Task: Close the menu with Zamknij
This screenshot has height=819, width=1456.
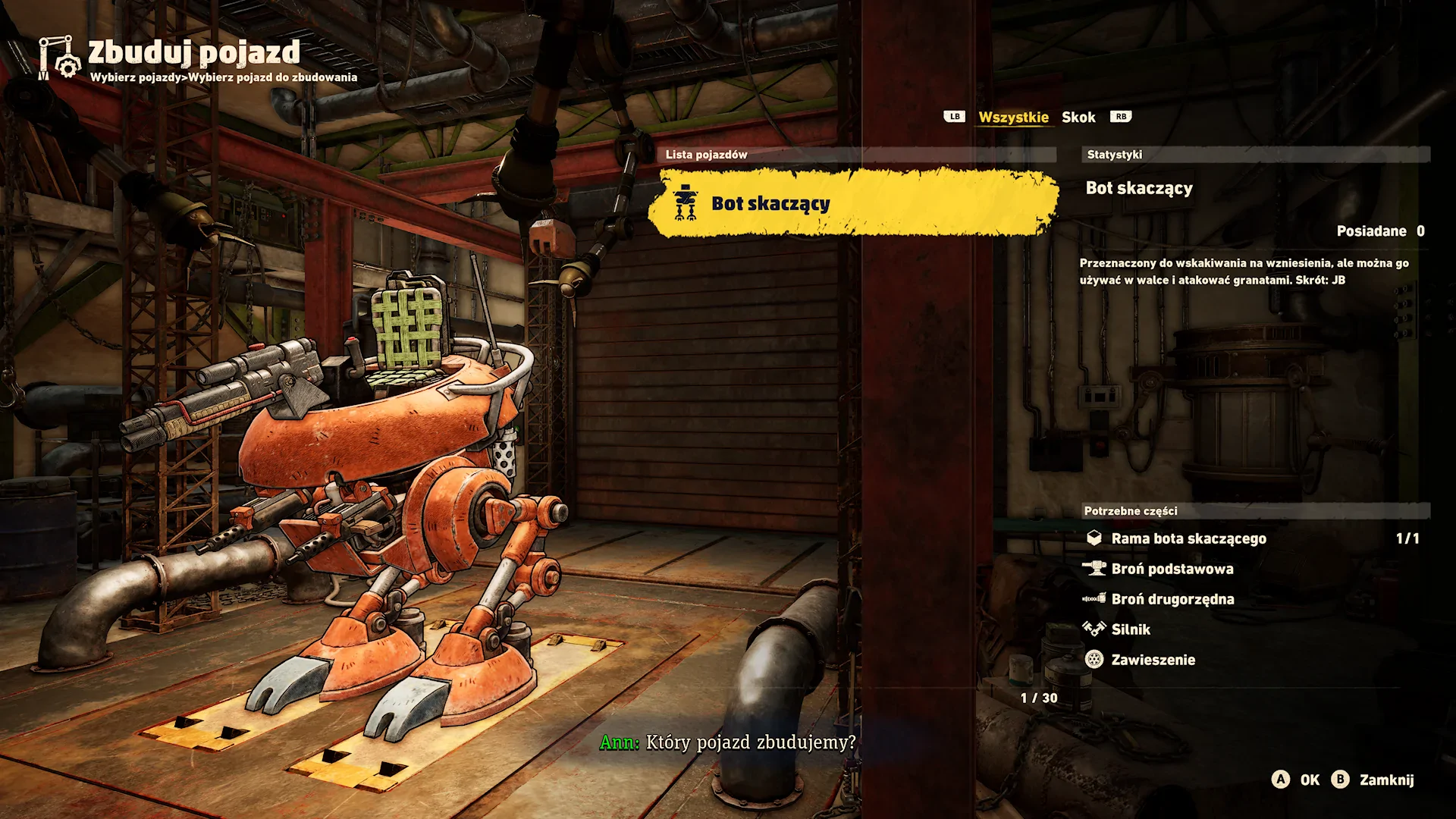Action: (1373, 780)
